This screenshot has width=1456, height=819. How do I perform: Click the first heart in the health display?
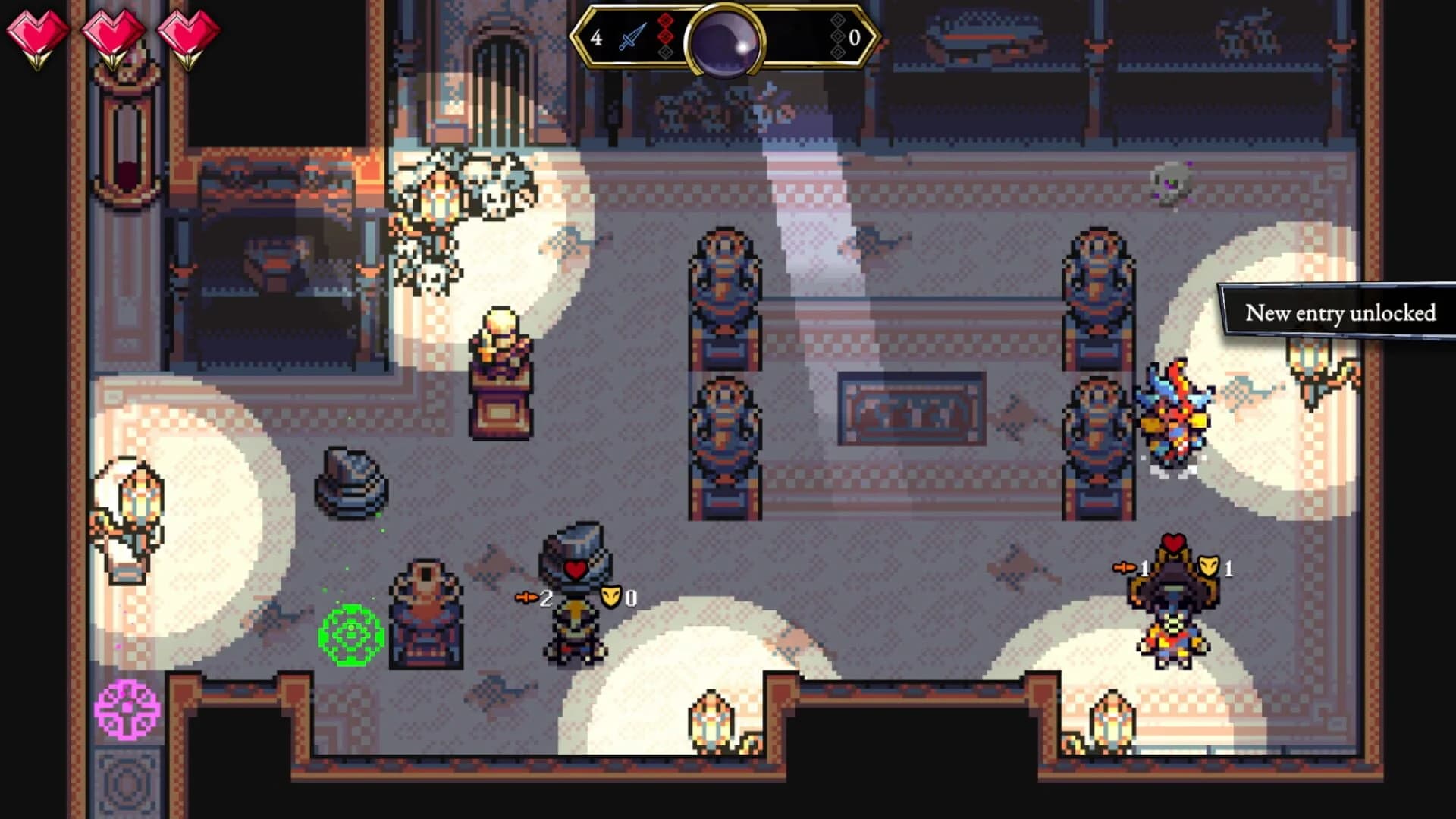36,32
